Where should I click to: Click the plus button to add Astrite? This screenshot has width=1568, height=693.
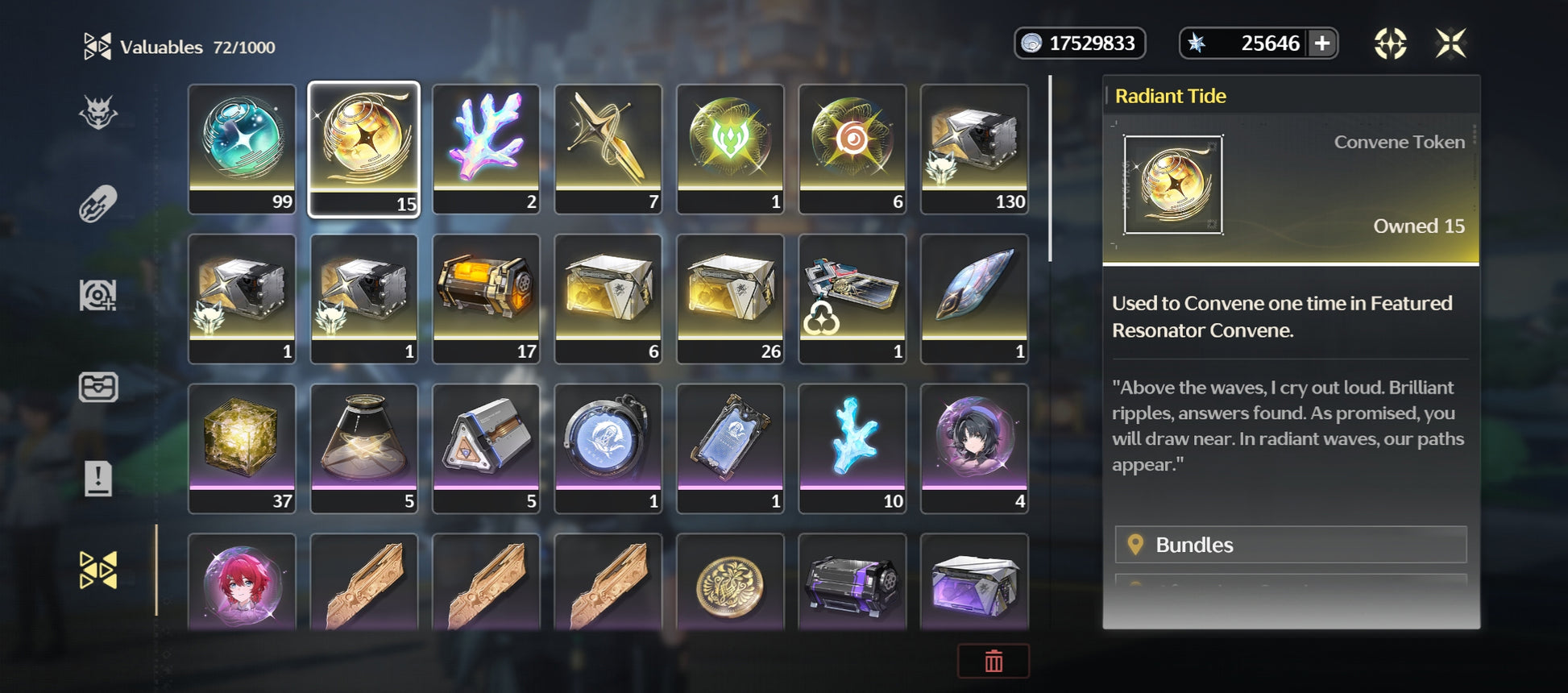pyautogui.click(x=1322, y=44)
